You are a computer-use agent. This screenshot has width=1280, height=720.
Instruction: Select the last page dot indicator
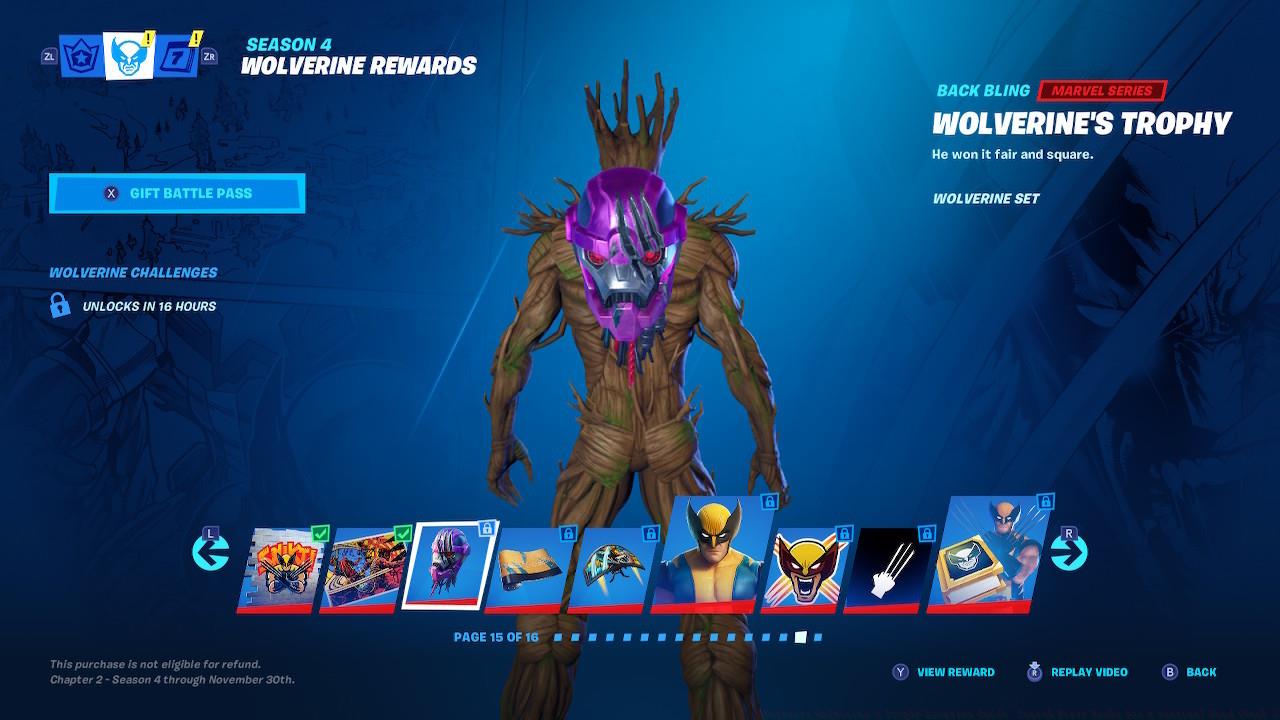pyautogui.click(x=816, y=638)
